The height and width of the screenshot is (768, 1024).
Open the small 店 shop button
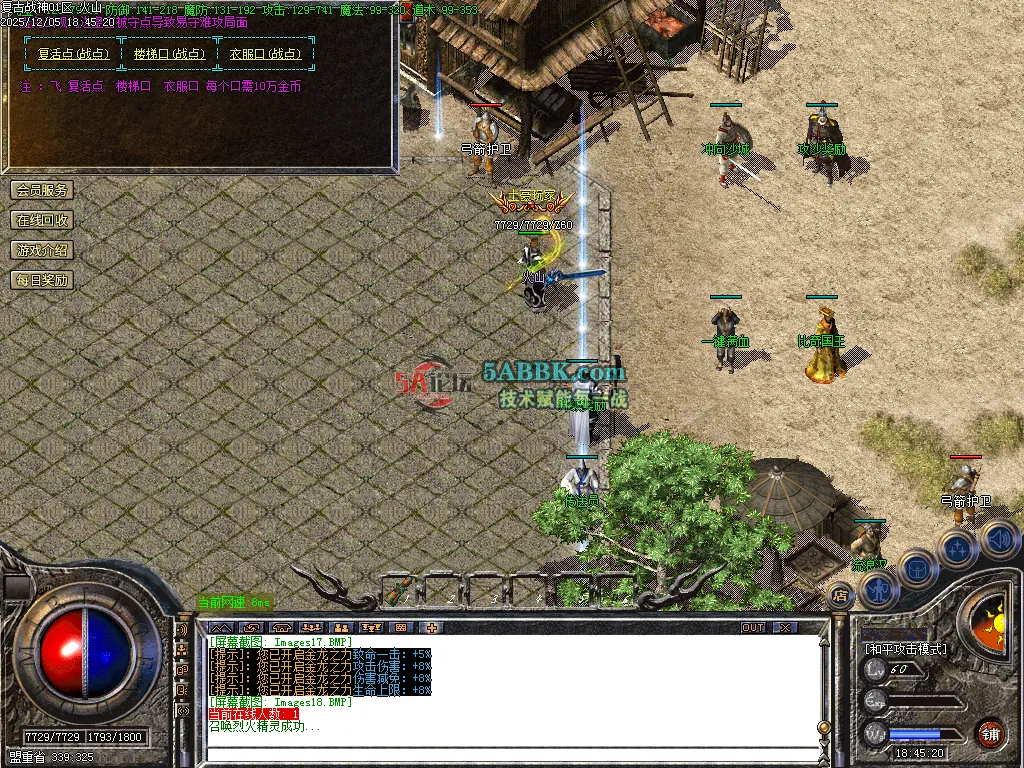839,596
